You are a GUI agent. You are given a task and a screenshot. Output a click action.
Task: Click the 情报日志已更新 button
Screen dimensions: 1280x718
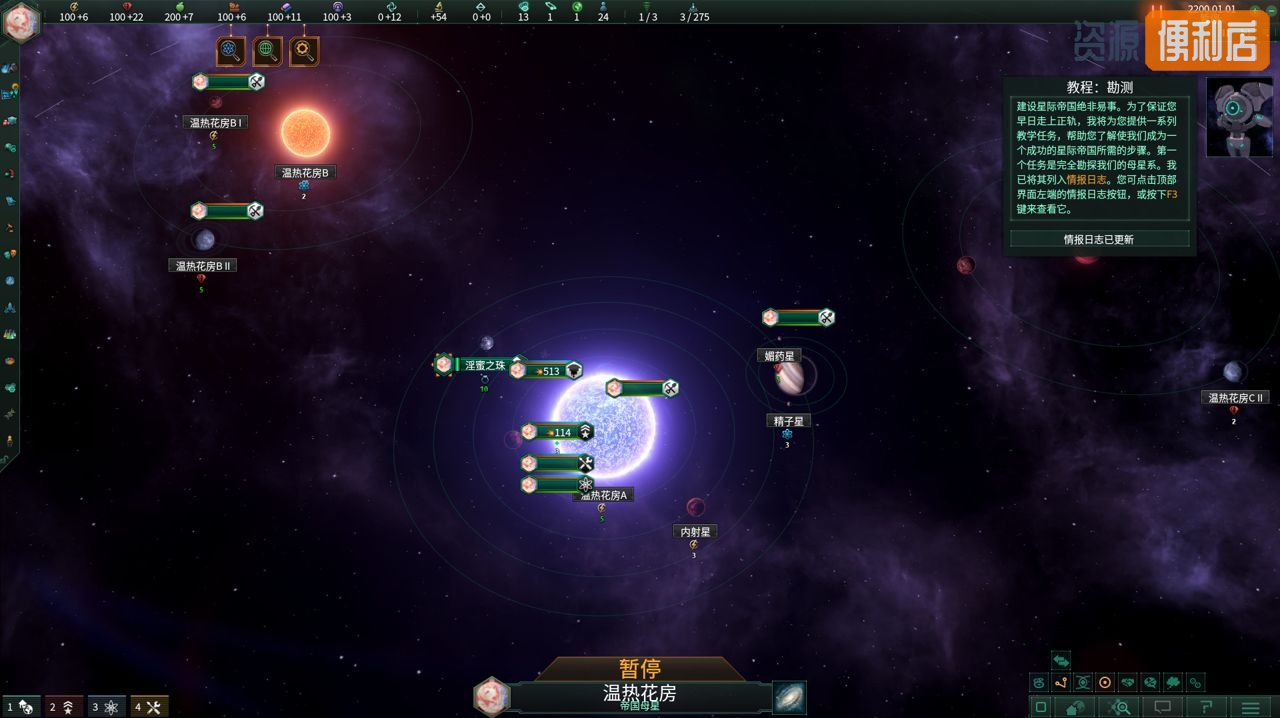[1098, 240]
